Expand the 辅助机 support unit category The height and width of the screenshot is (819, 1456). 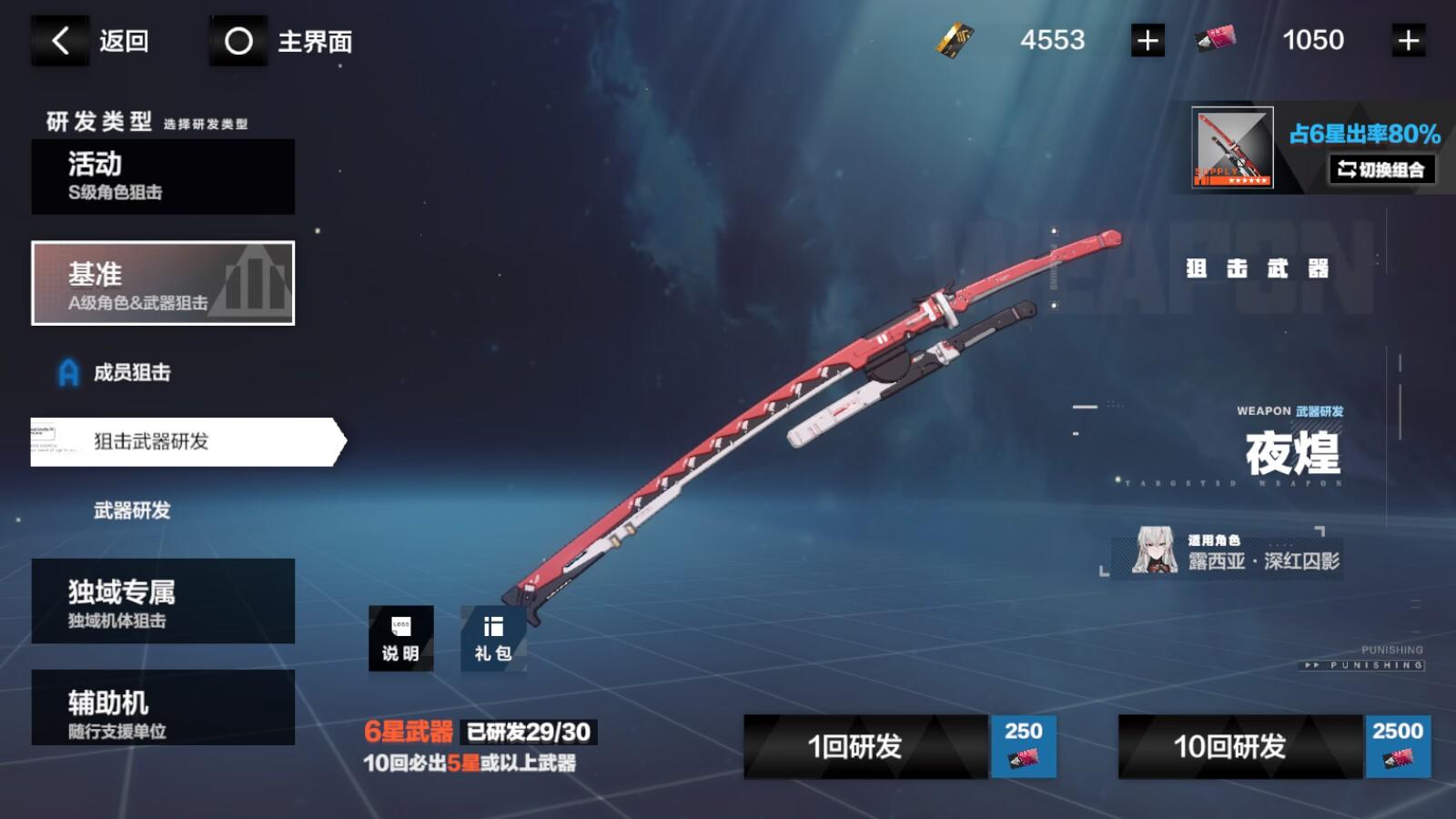[162, 707]
